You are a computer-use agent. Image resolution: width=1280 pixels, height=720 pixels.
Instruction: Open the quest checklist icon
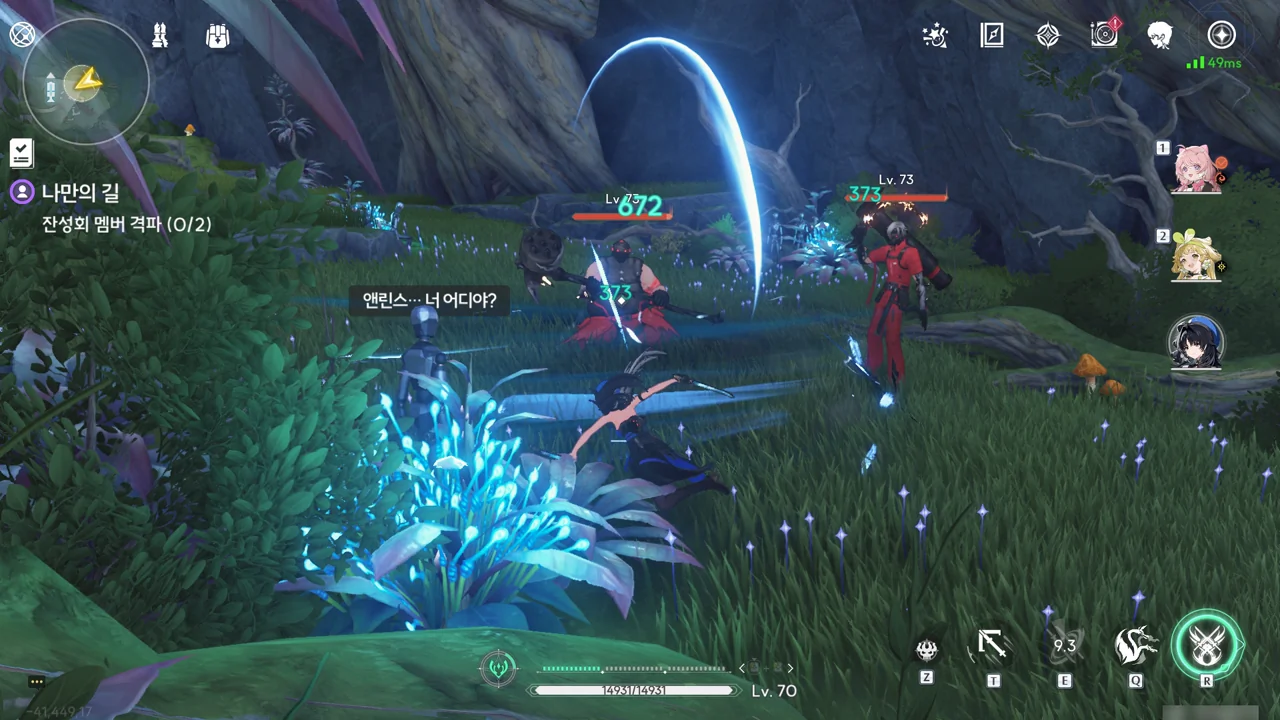click(21, 153)
